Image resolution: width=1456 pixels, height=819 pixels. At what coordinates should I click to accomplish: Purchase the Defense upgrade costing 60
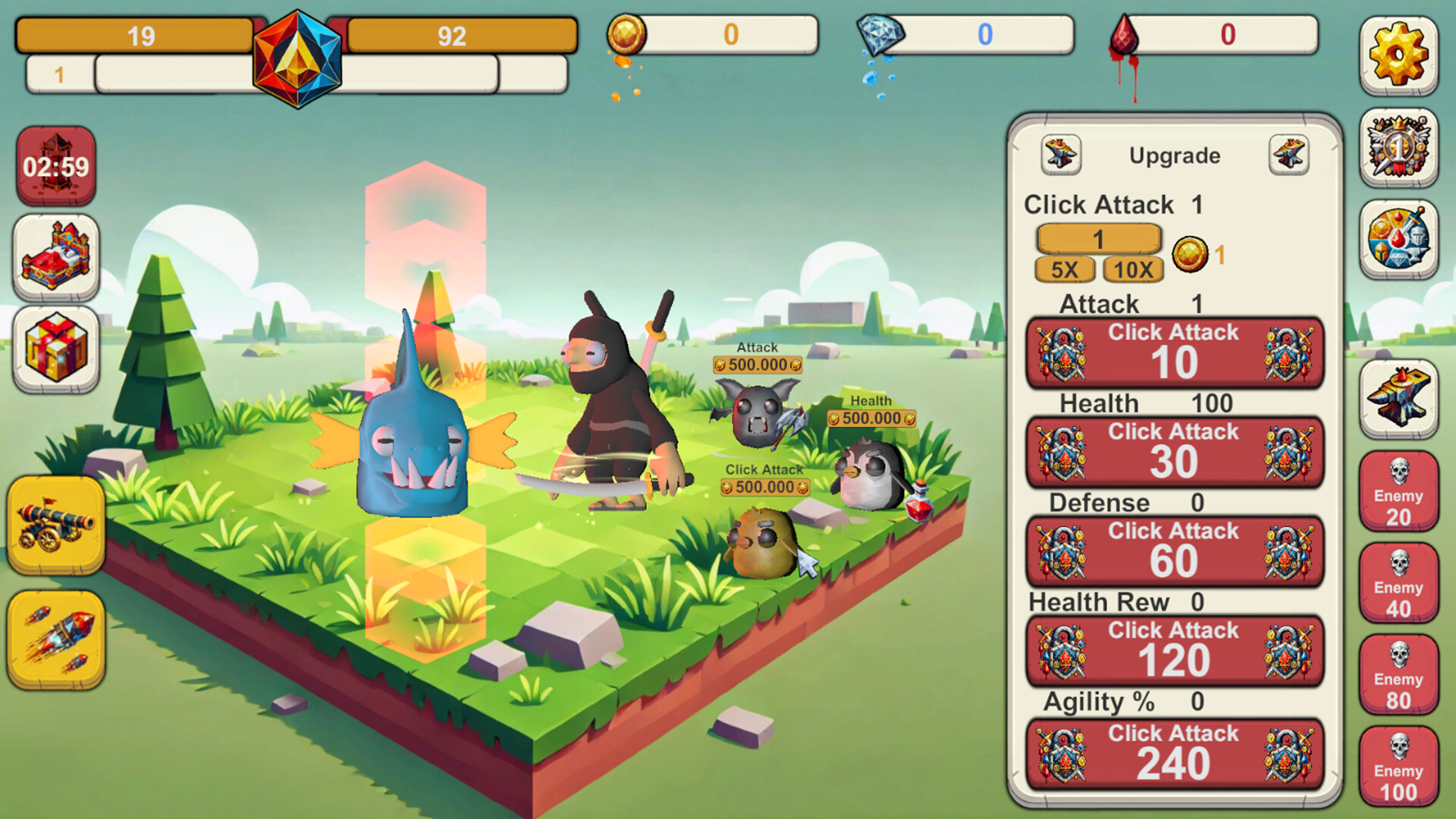tap(1174, 552)
